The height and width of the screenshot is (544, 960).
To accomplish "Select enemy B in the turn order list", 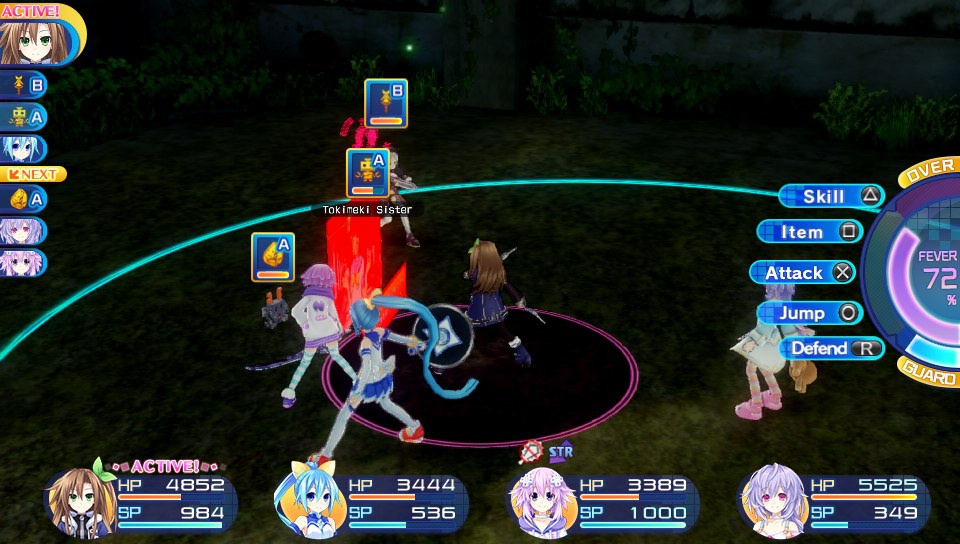I will pos(24,85).
